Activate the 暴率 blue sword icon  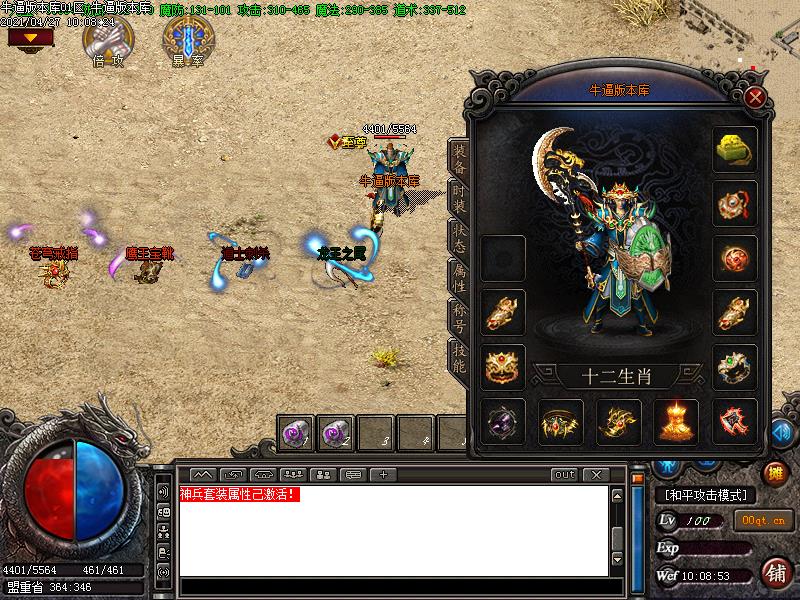pyautogui.click(x=187, y=38)
